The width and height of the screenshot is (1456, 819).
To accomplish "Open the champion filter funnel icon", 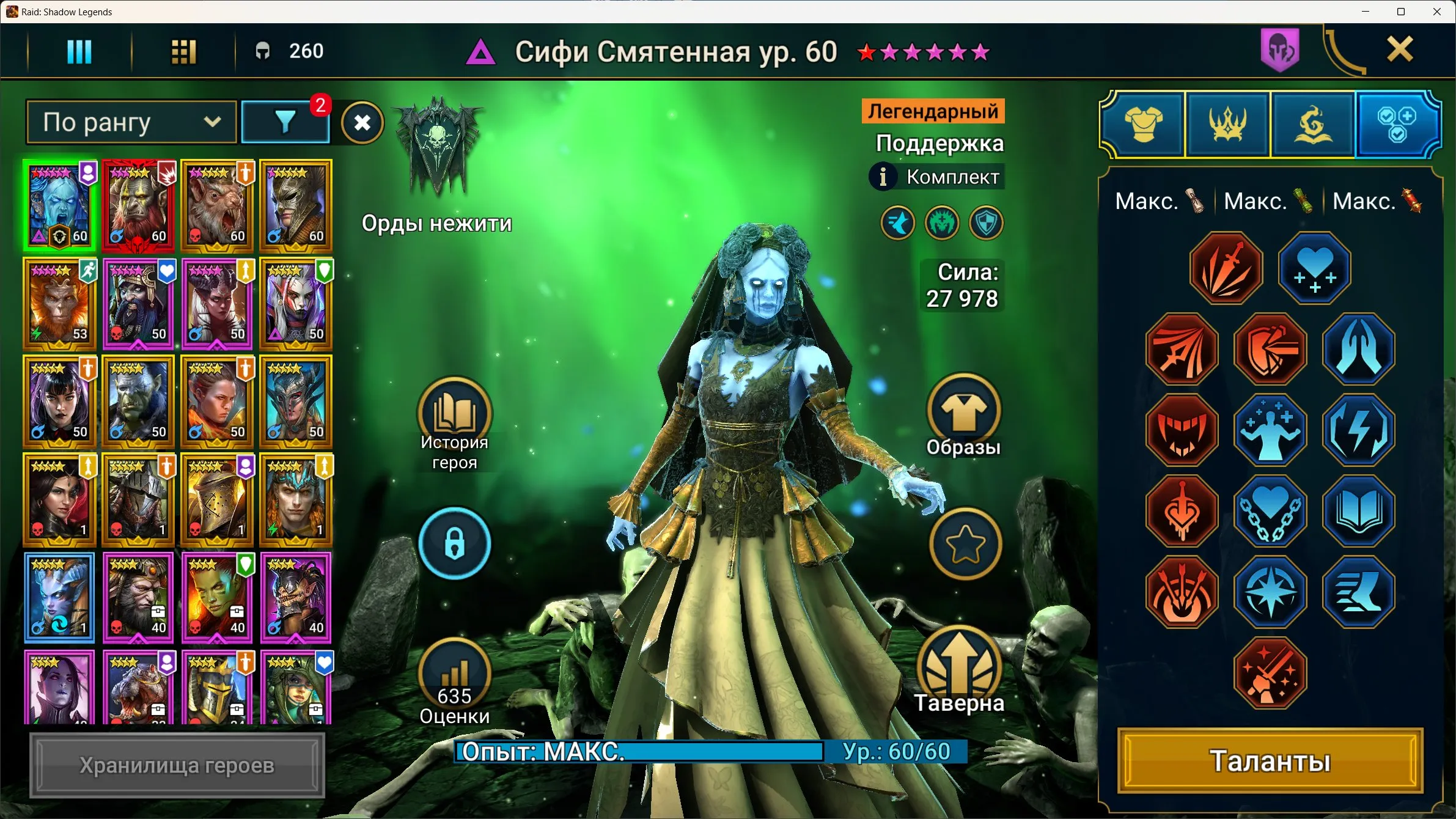I will [285, 122].
